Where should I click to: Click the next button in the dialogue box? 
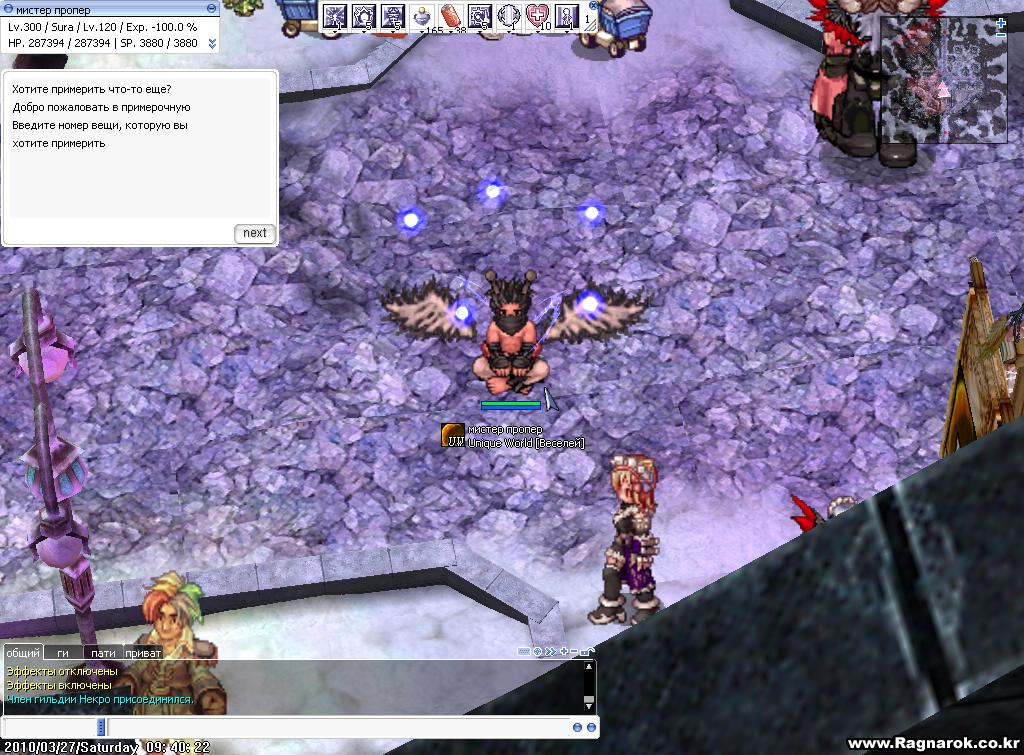click(x=255, y=233)
